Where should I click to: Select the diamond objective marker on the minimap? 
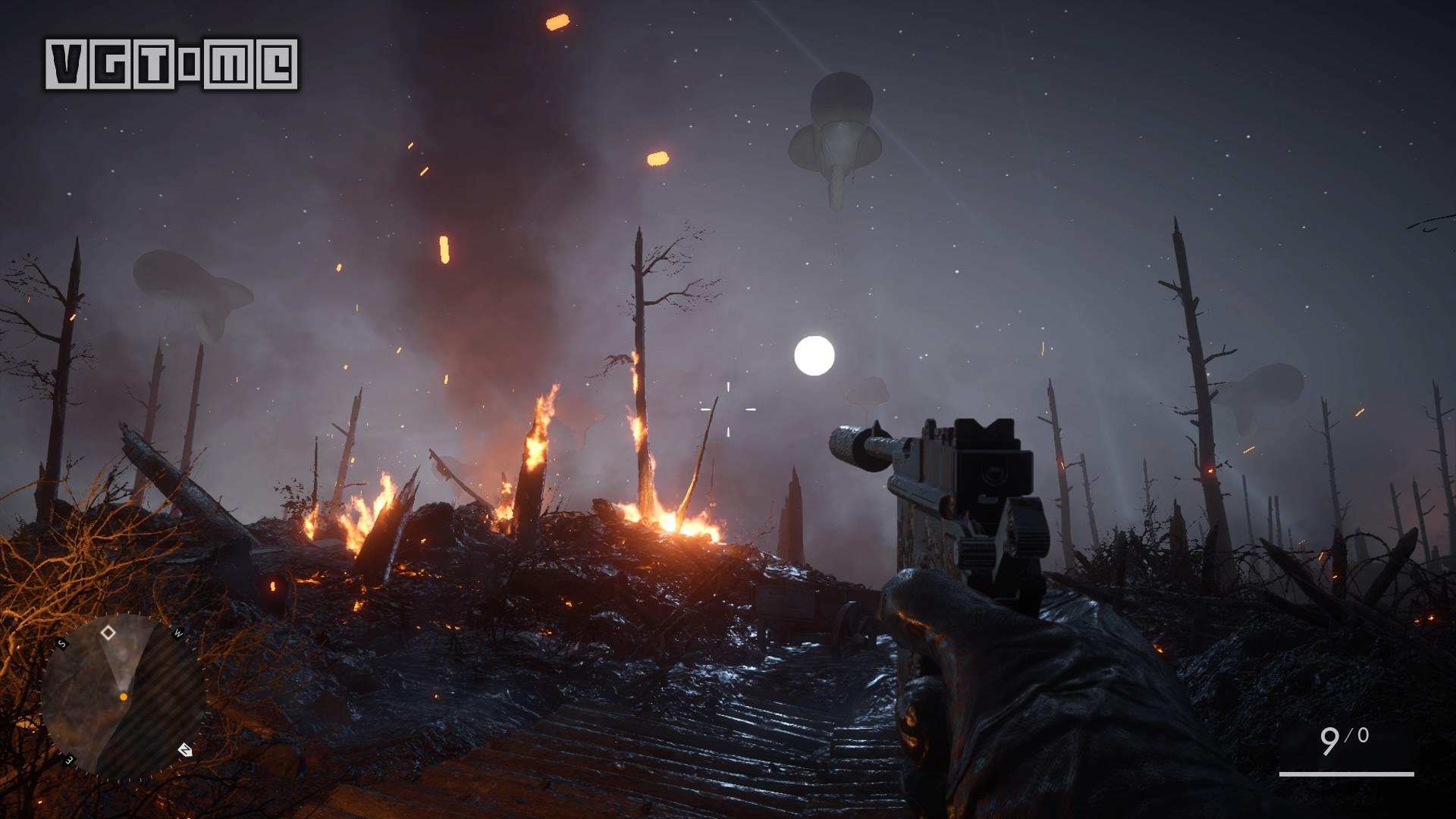[108, 632]
